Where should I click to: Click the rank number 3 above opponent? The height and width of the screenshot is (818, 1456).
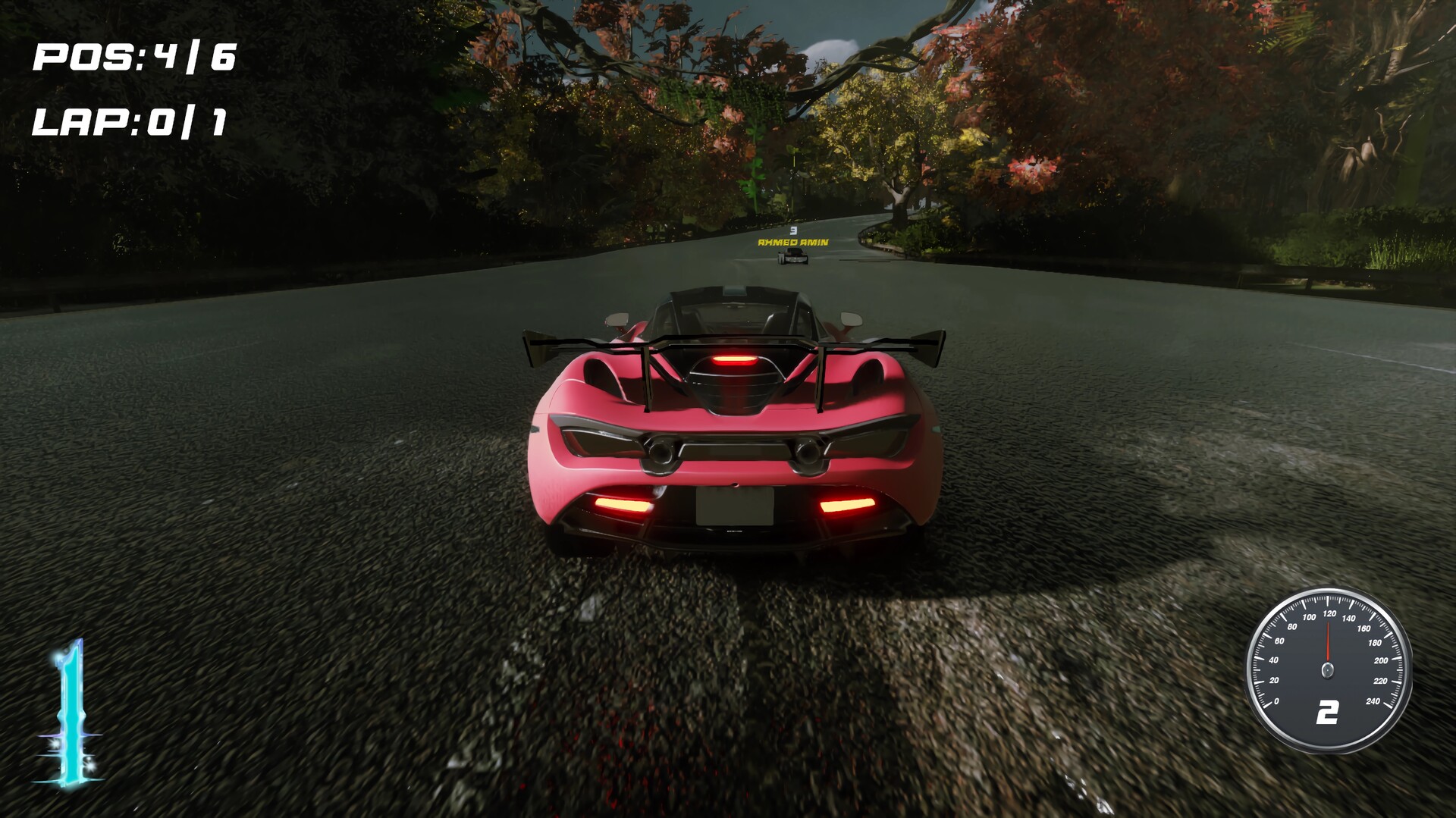click(x=793, y=230)
